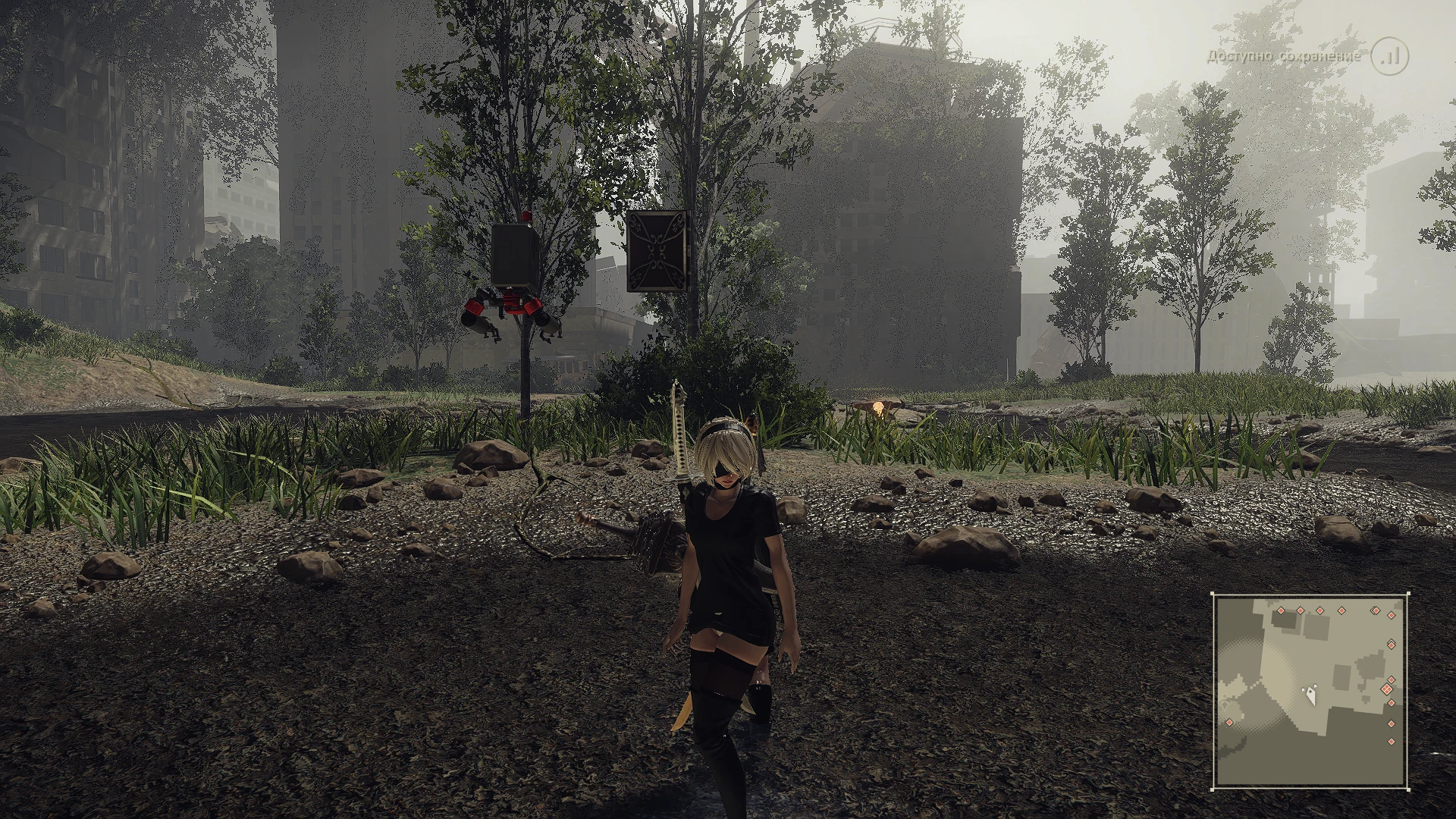Screen dimensions: 1456x819
Task: Click the glowing orange light near the grass
Action: click(880, 408)
